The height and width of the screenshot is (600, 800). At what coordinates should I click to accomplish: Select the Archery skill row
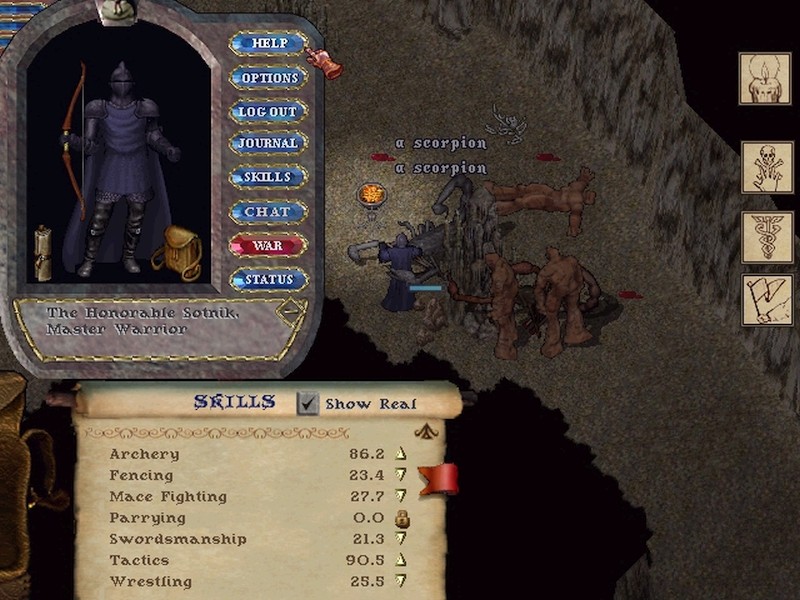click(x=145, y=454)
